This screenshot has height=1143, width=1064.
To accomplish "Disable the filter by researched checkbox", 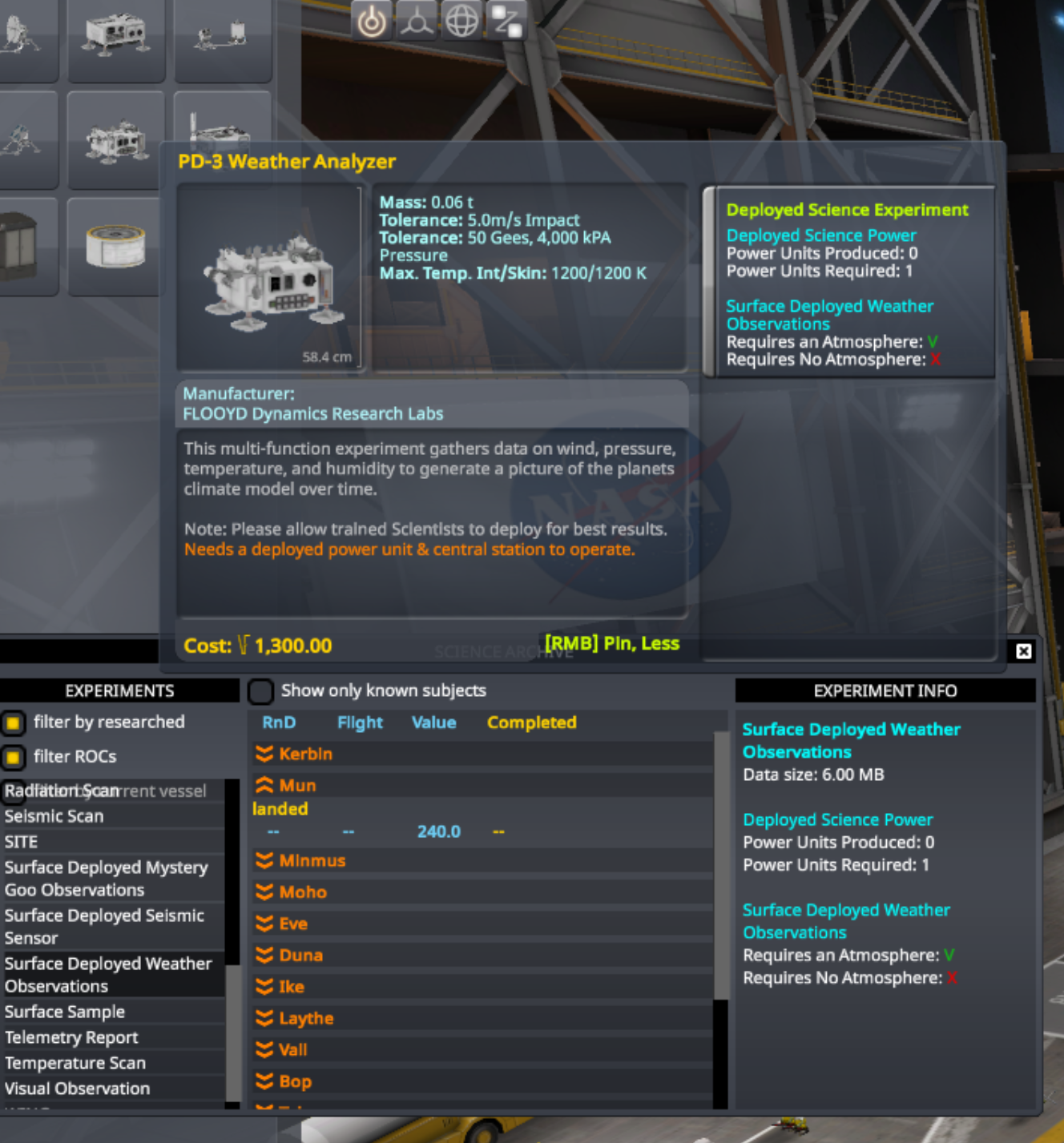I will click(x=12, y=722).
